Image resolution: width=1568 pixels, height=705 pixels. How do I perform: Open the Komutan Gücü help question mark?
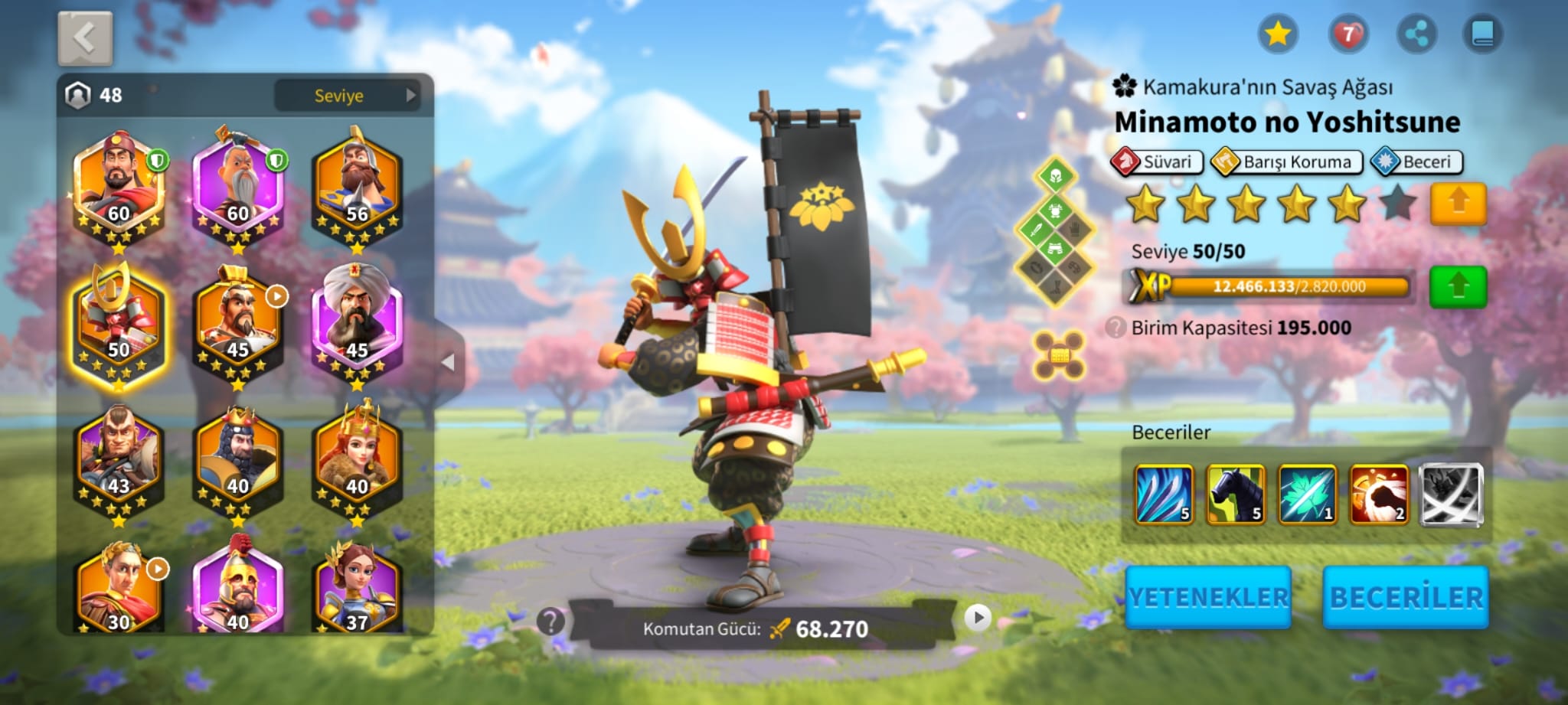click(550, 622)
